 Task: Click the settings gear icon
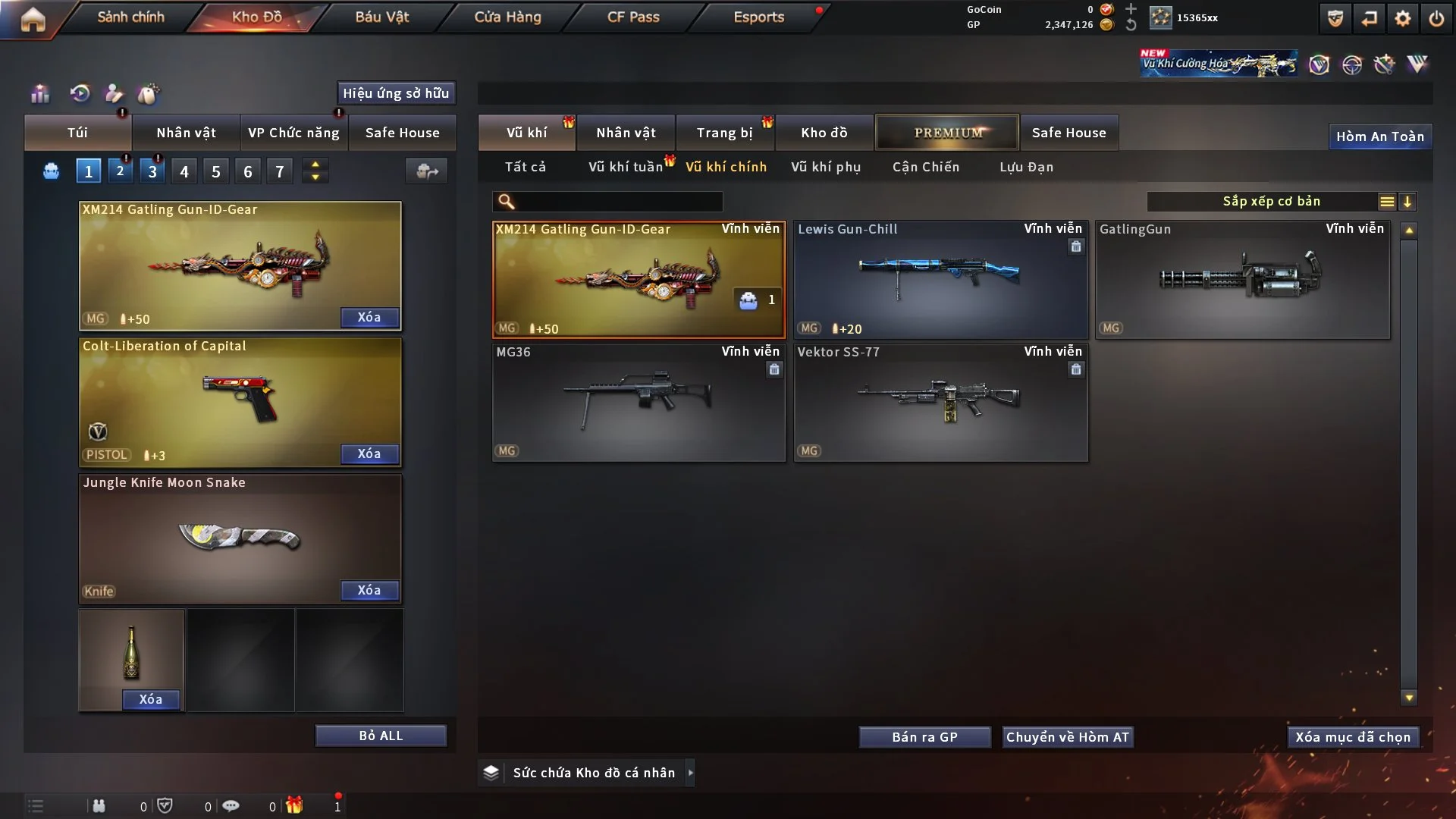click(x=1403, y=18)
